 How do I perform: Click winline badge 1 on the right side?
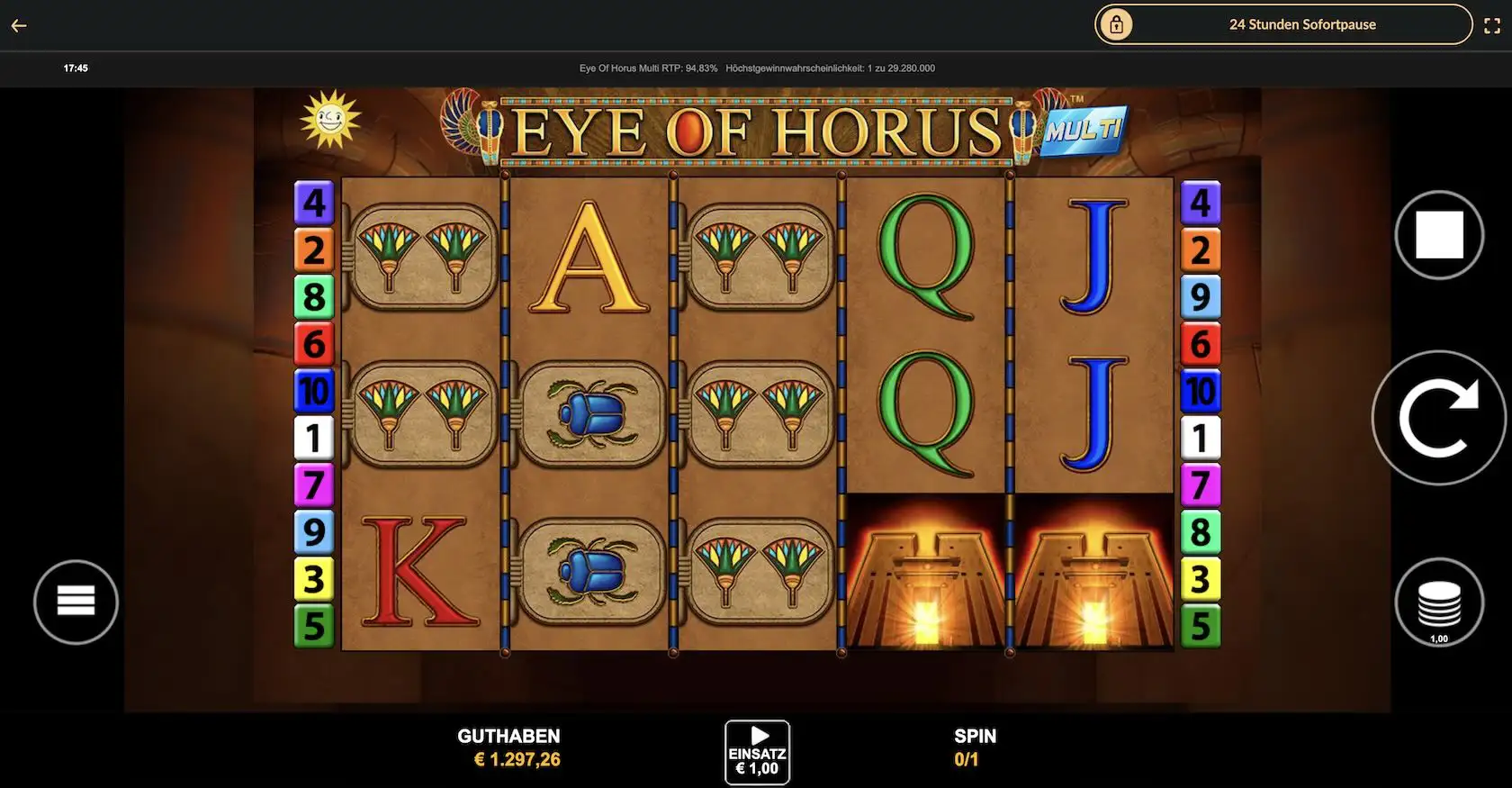[x=1201, y=438]
